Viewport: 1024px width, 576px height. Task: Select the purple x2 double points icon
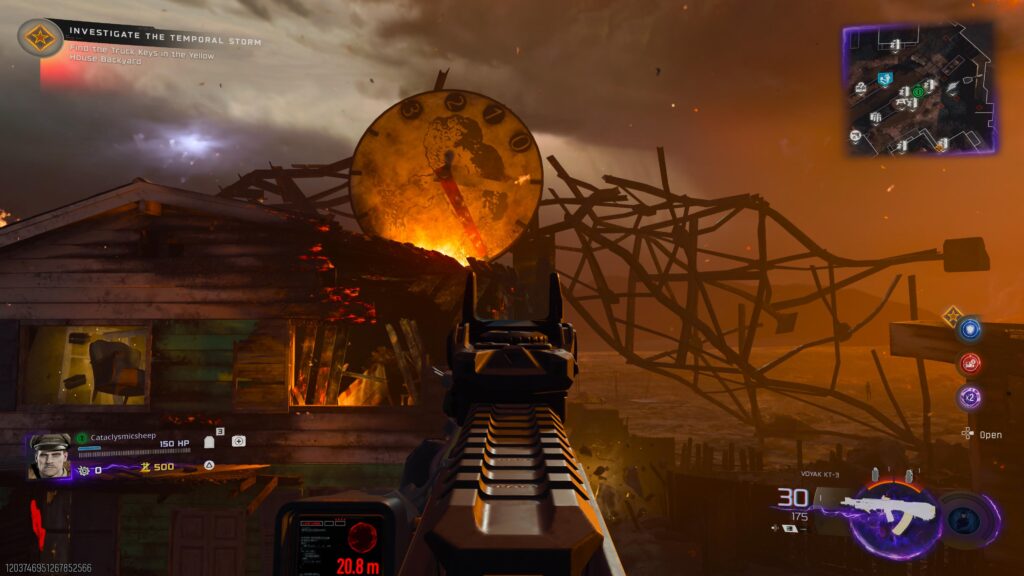click(969, 397)
